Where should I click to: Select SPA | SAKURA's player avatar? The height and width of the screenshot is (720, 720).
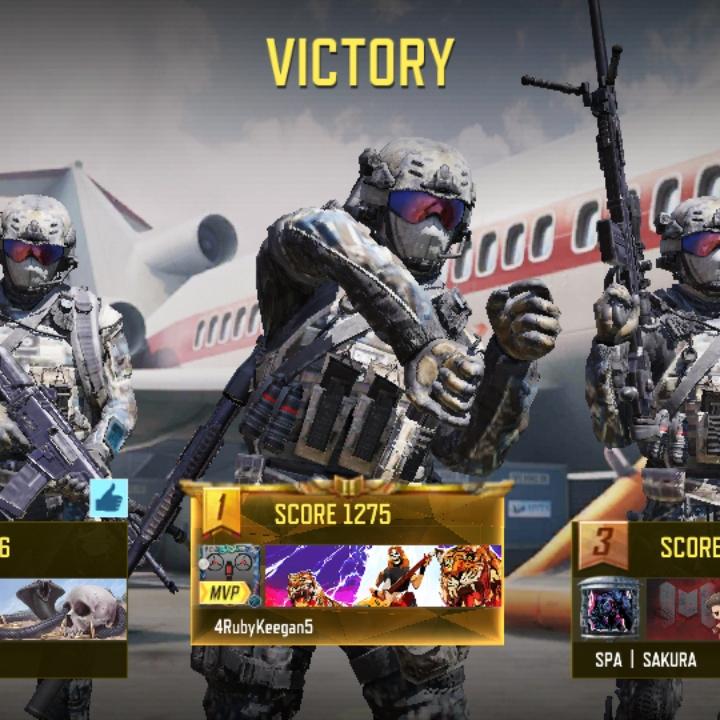609,608
